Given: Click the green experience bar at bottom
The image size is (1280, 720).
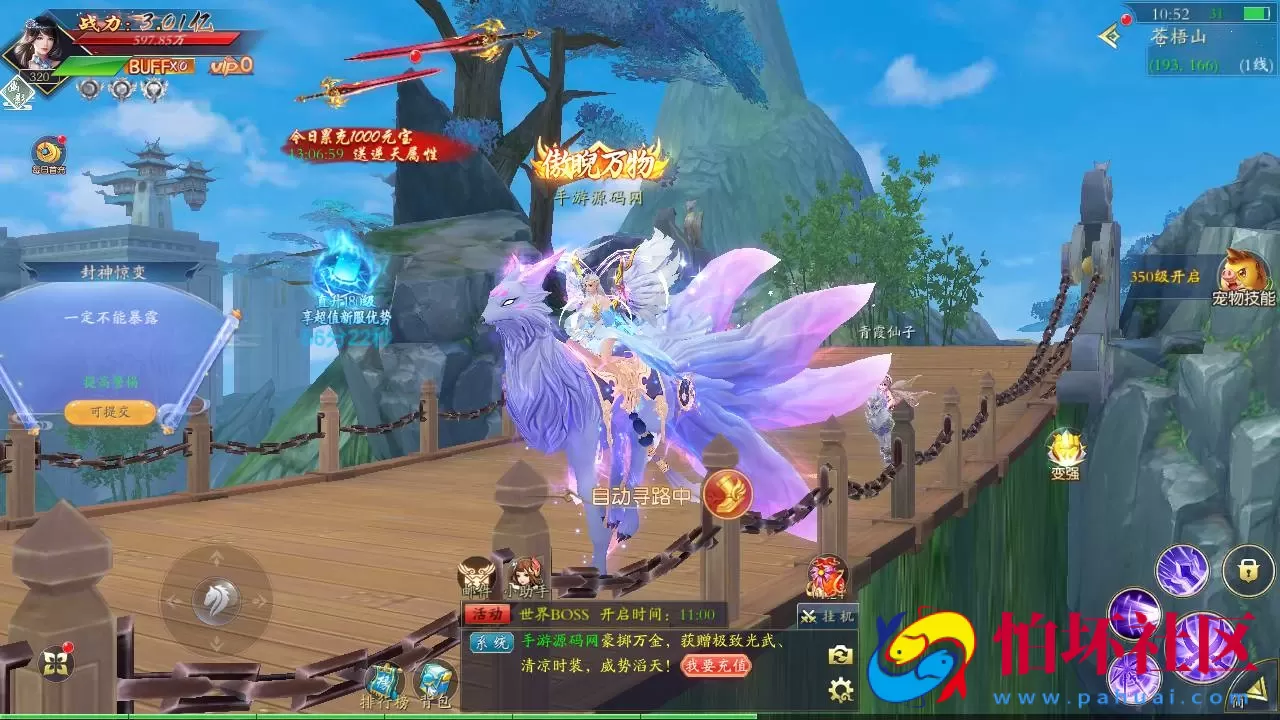Looking at the screenshot, I should click(640, 716).
